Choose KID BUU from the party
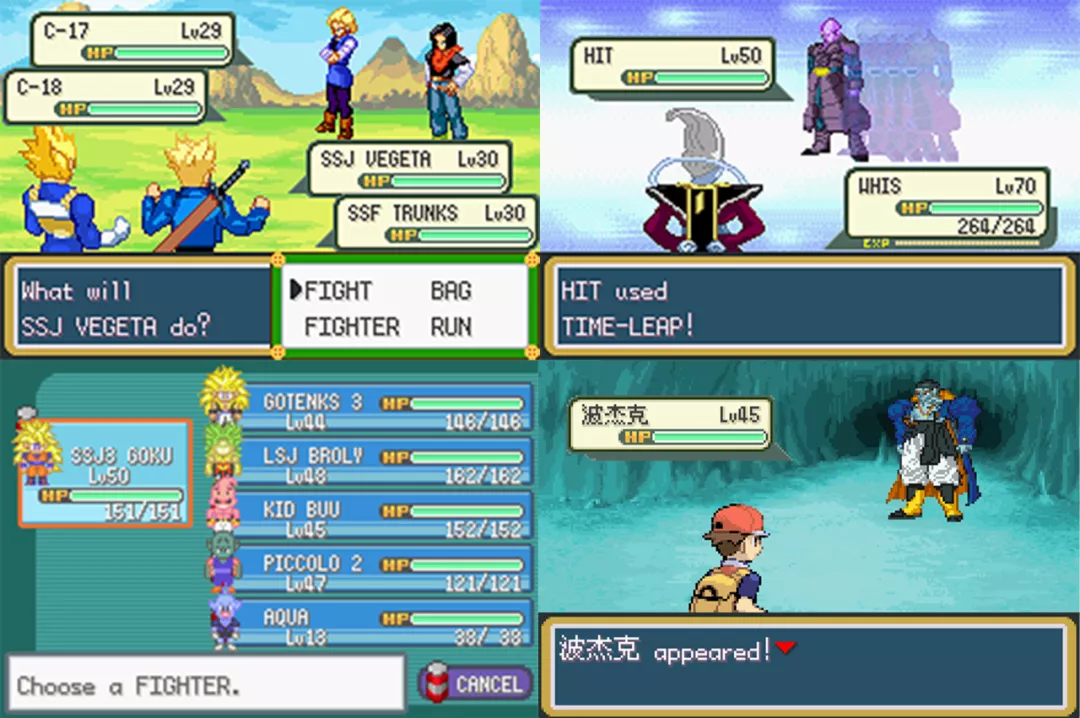 point(384,516)
